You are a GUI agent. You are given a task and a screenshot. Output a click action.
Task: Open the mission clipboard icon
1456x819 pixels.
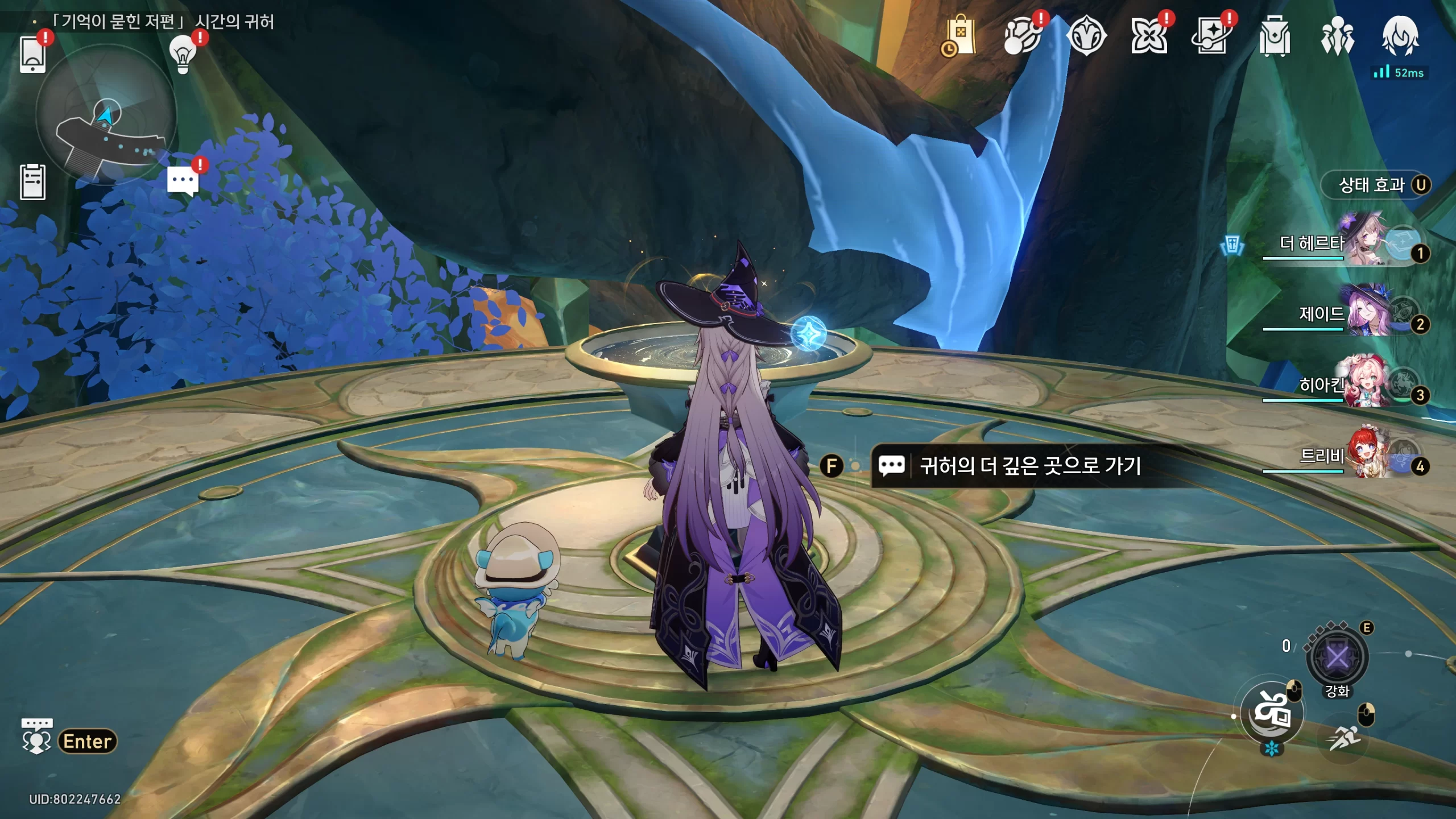coord(32,182)
